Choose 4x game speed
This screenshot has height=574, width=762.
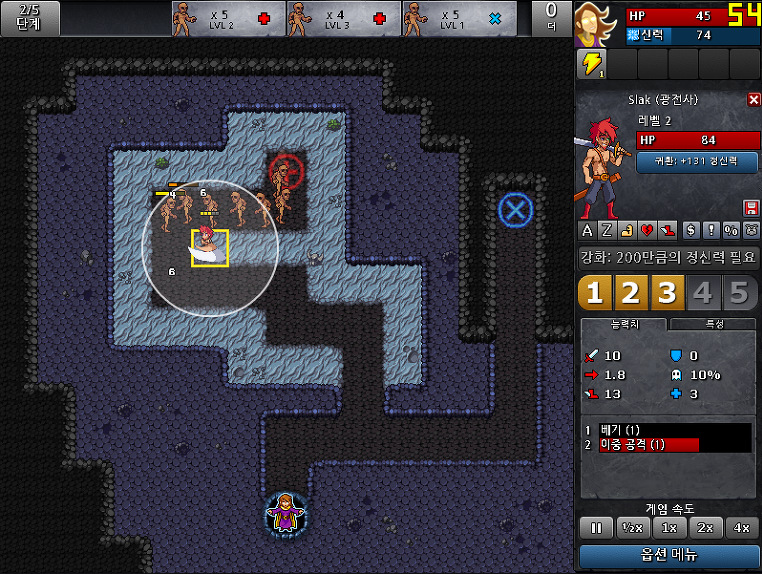(x=742, y=527)
